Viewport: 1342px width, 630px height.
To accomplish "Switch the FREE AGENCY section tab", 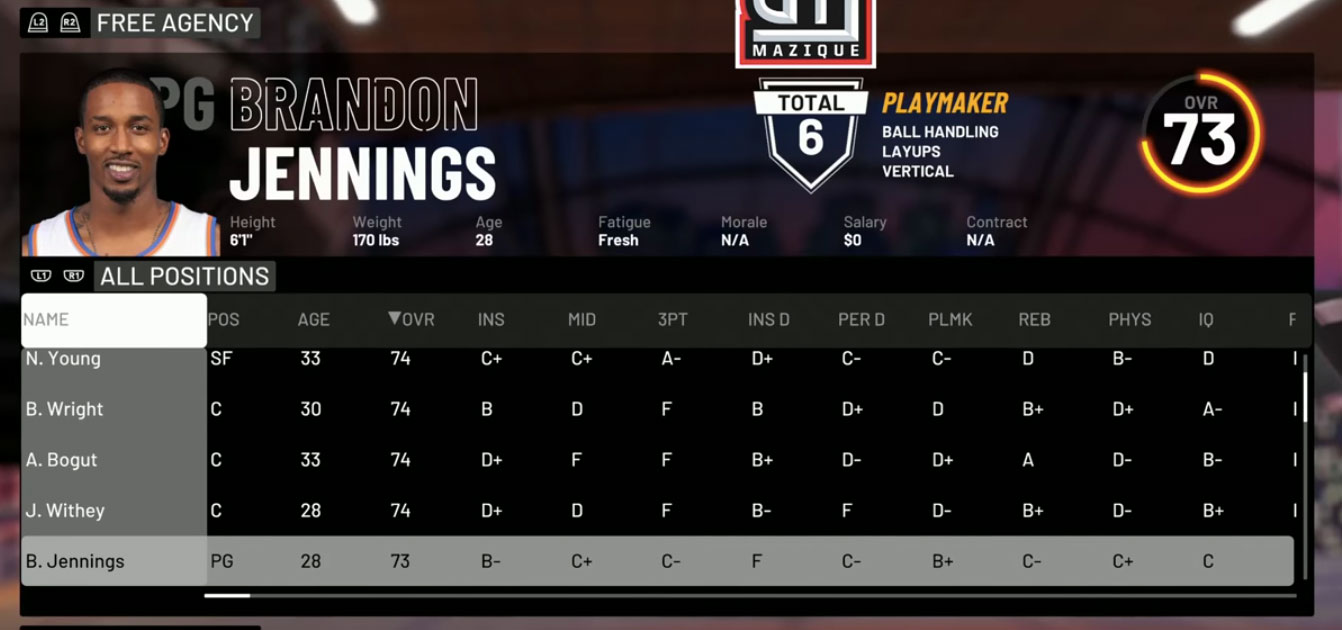I will pyautogui.click(x=175, y=23).
